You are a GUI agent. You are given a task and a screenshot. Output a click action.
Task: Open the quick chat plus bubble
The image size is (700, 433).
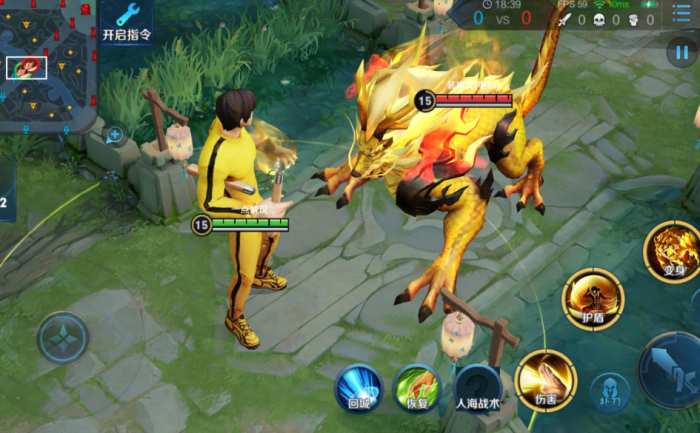115,135
